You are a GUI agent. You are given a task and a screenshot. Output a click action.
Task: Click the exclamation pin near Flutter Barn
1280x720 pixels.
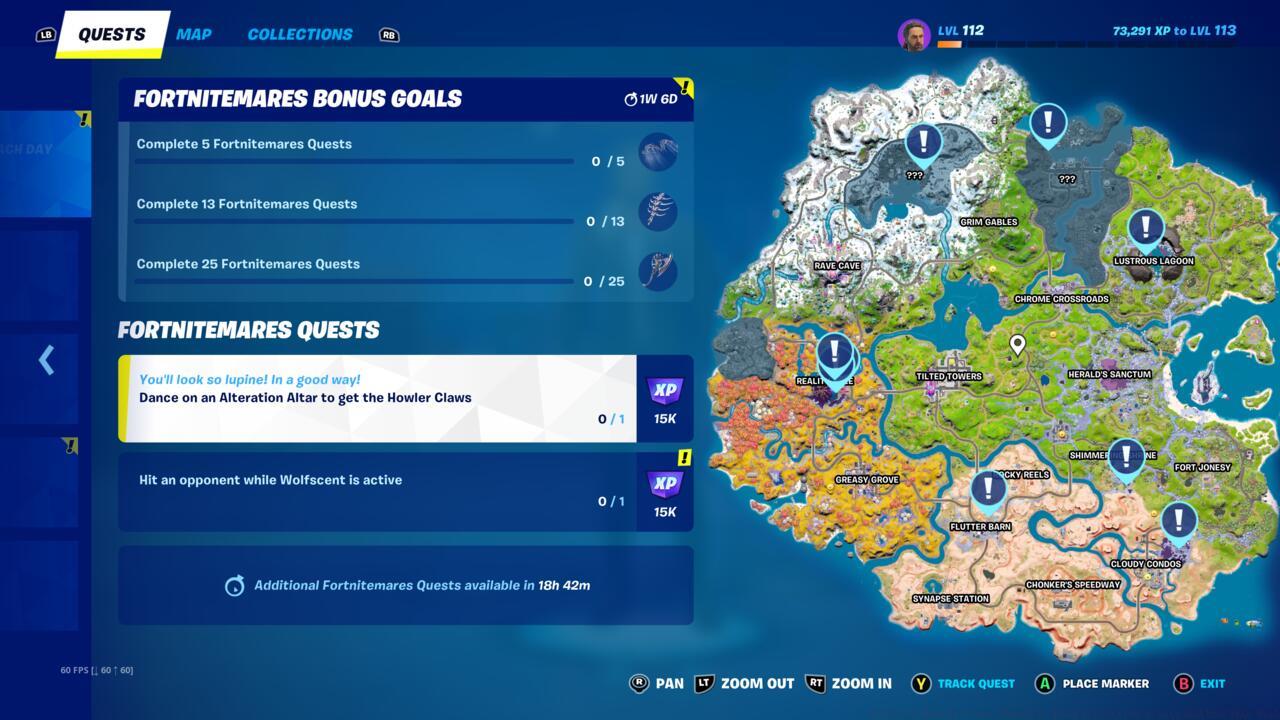[x=987, y=489]
